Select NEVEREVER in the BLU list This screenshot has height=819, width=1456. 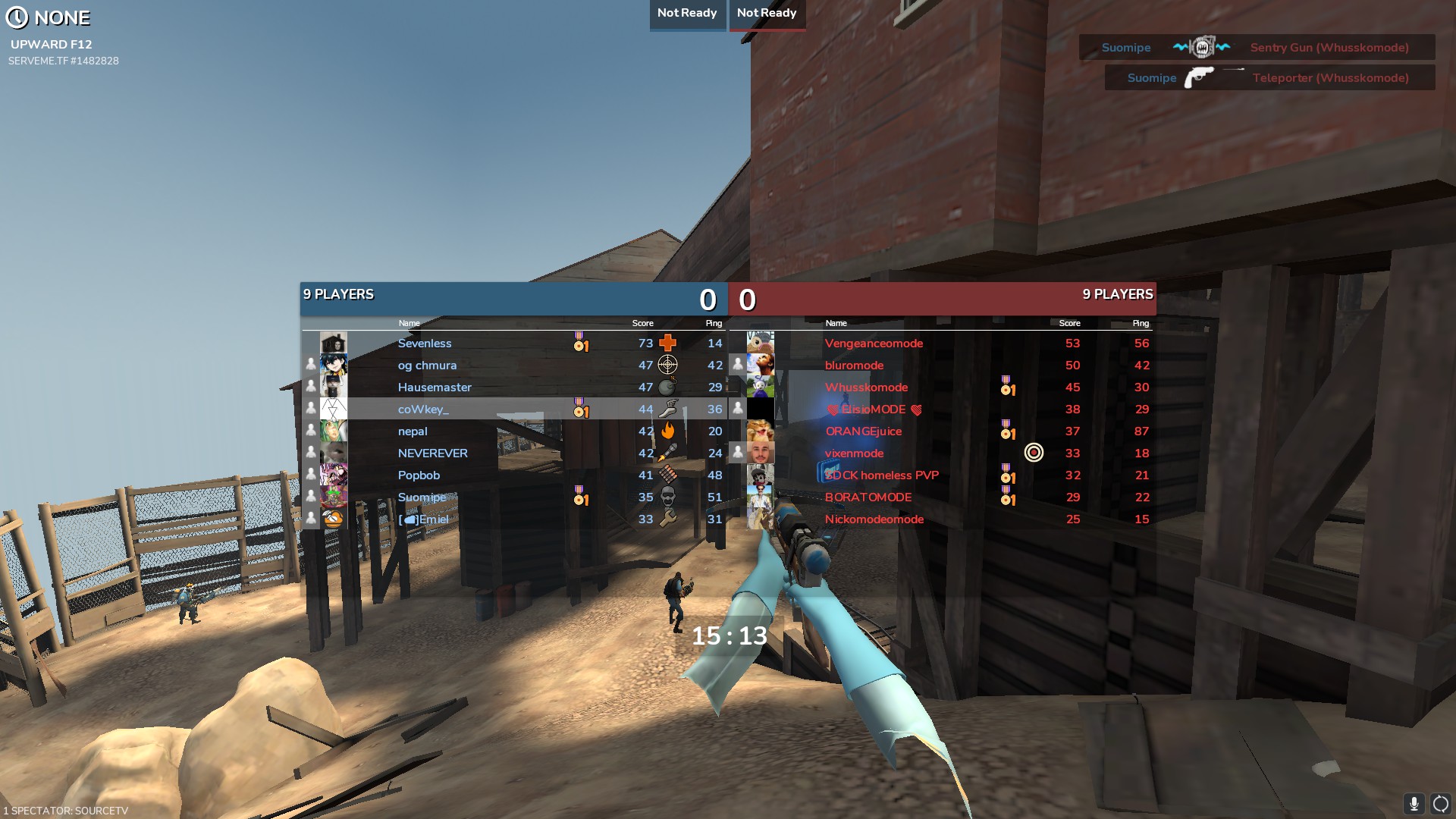pyautogui.click(x=432, y=453)
